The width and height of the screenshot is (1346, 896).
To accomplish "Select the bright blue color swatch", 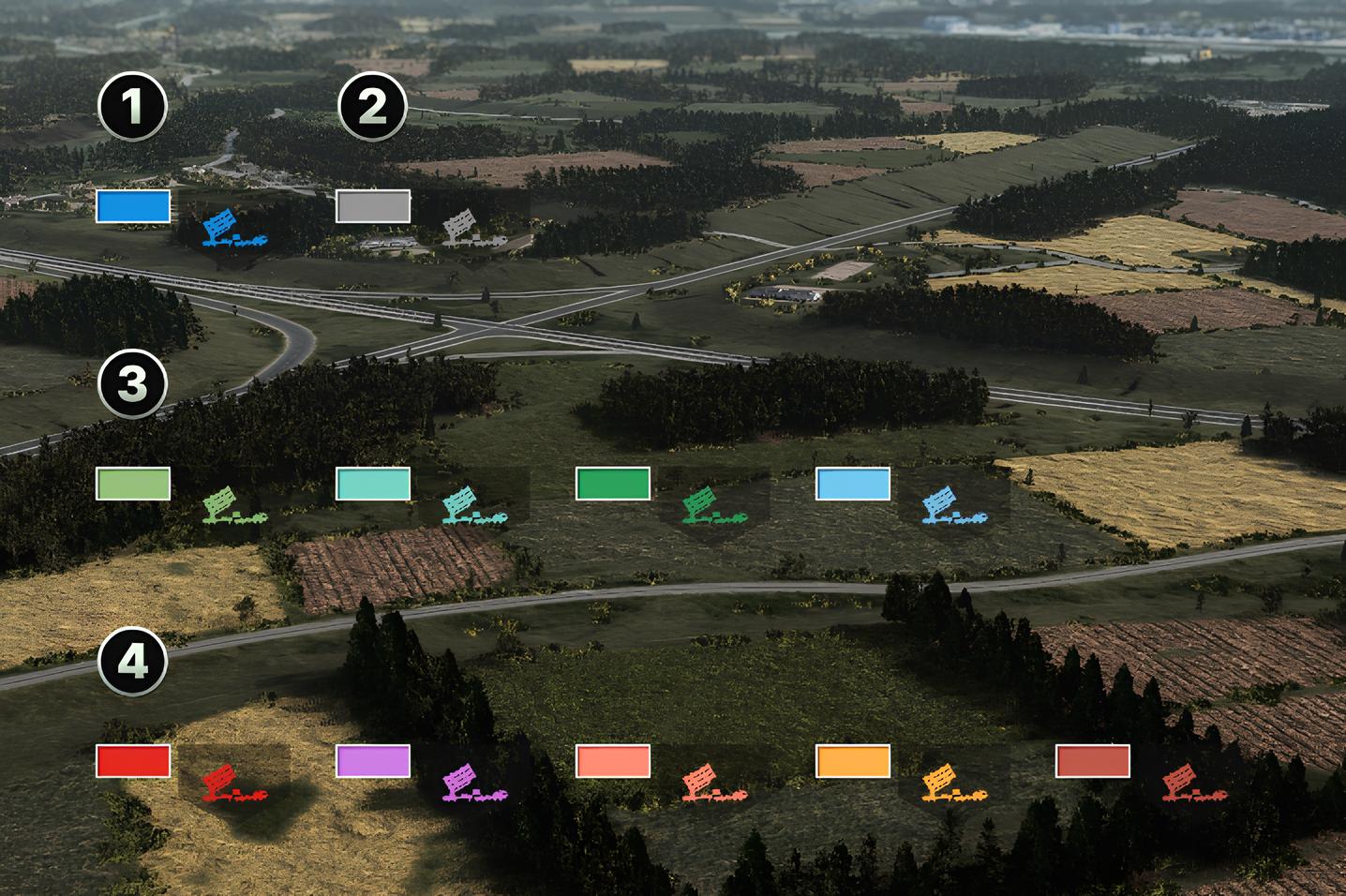I will [133, 206].
